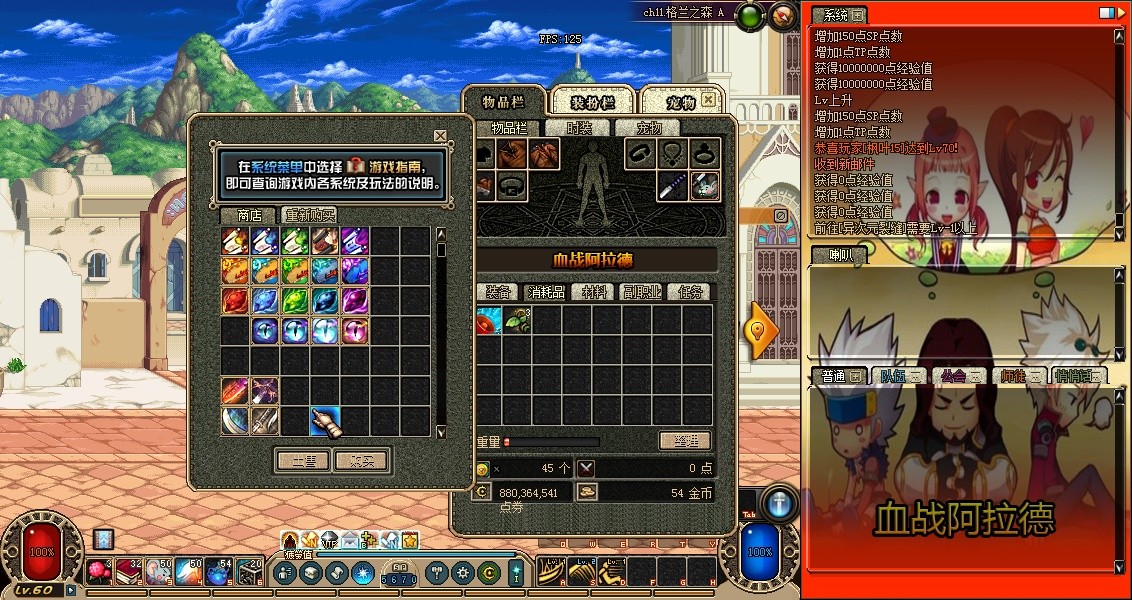Image resolution: width=1132 pixels, height=600 pixels.
Task: Switch chat to the 公会 guild channel
Action: [x=952, y=376]
